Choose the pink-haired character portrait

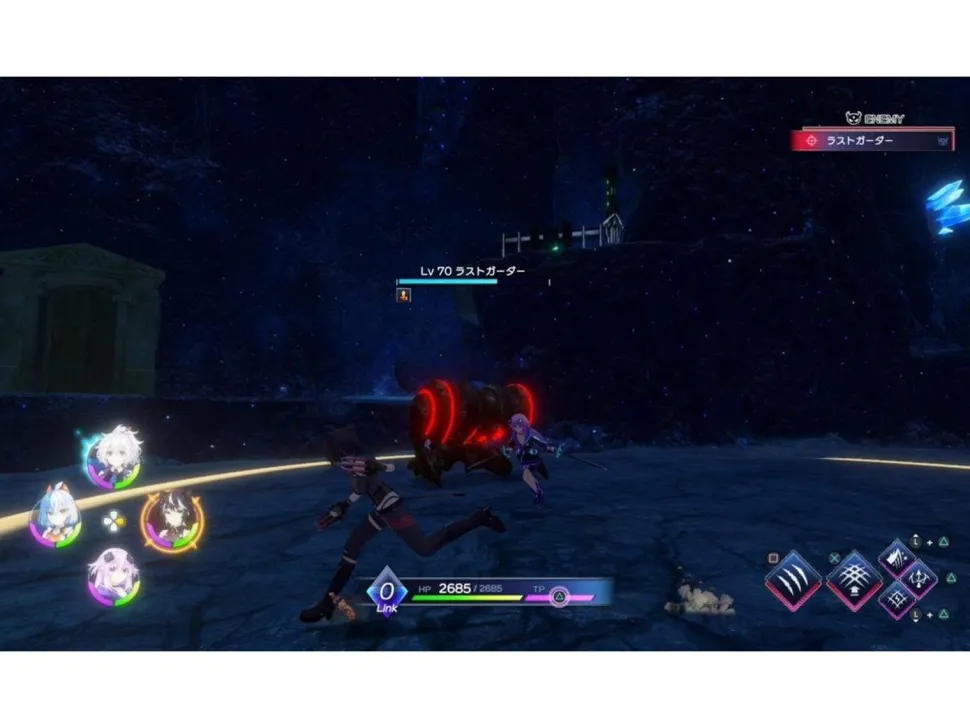pyautogui.click(x=113, y=577)
